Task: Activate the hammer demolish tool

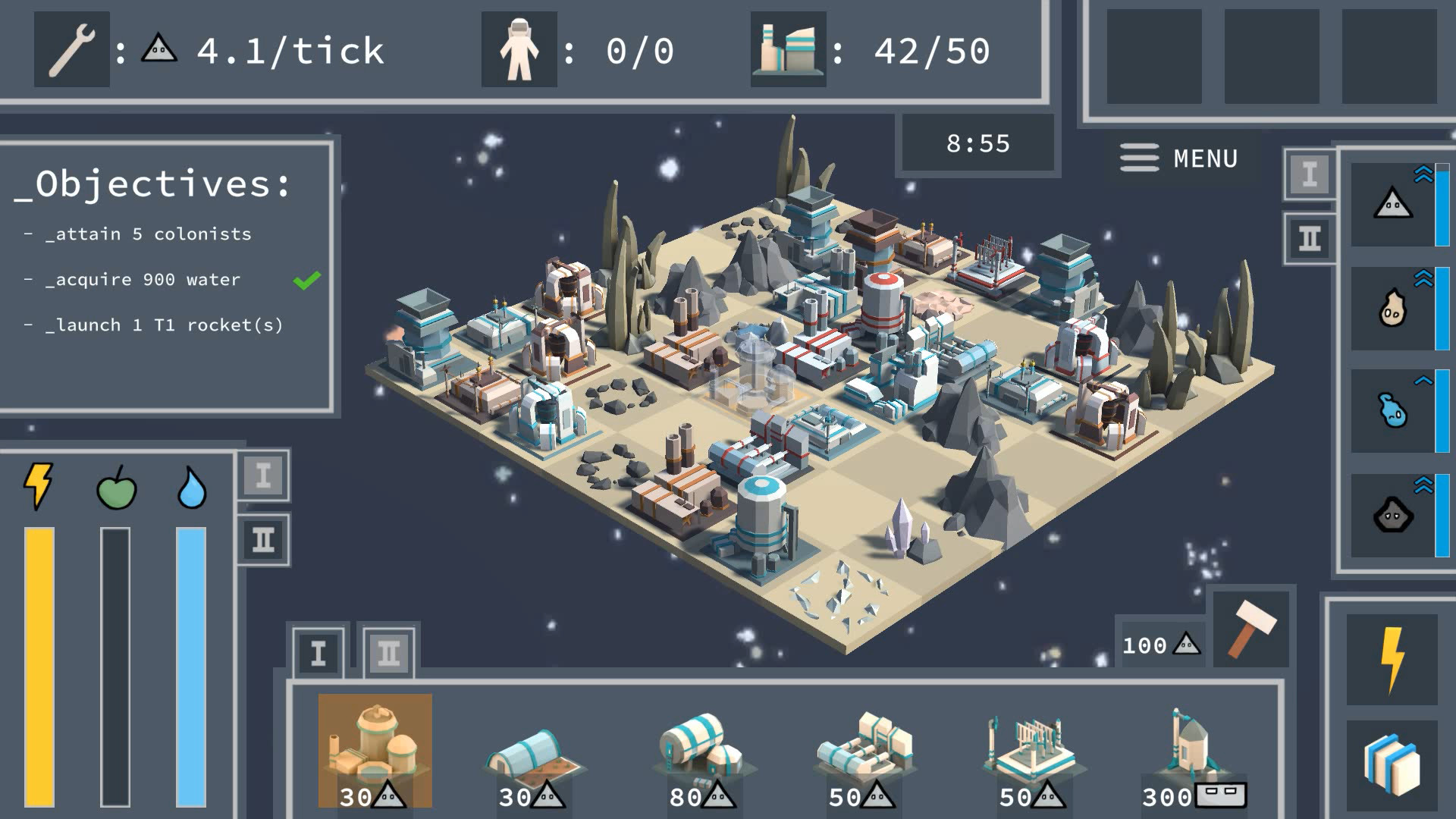Action: (x=1251, y=629)
